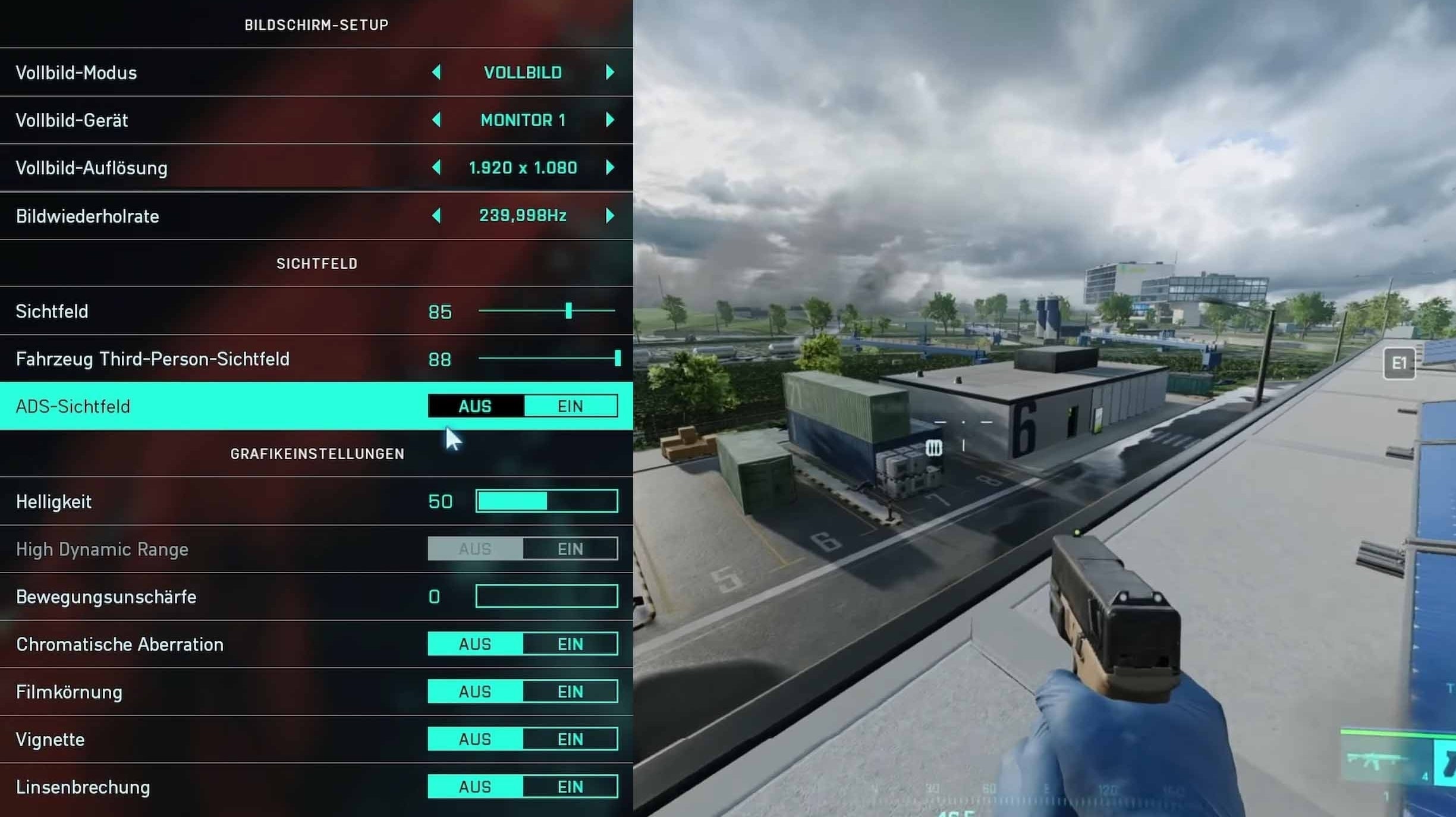Switch Vignette to EIN
1456x817 pixels.
click(570, 739)
